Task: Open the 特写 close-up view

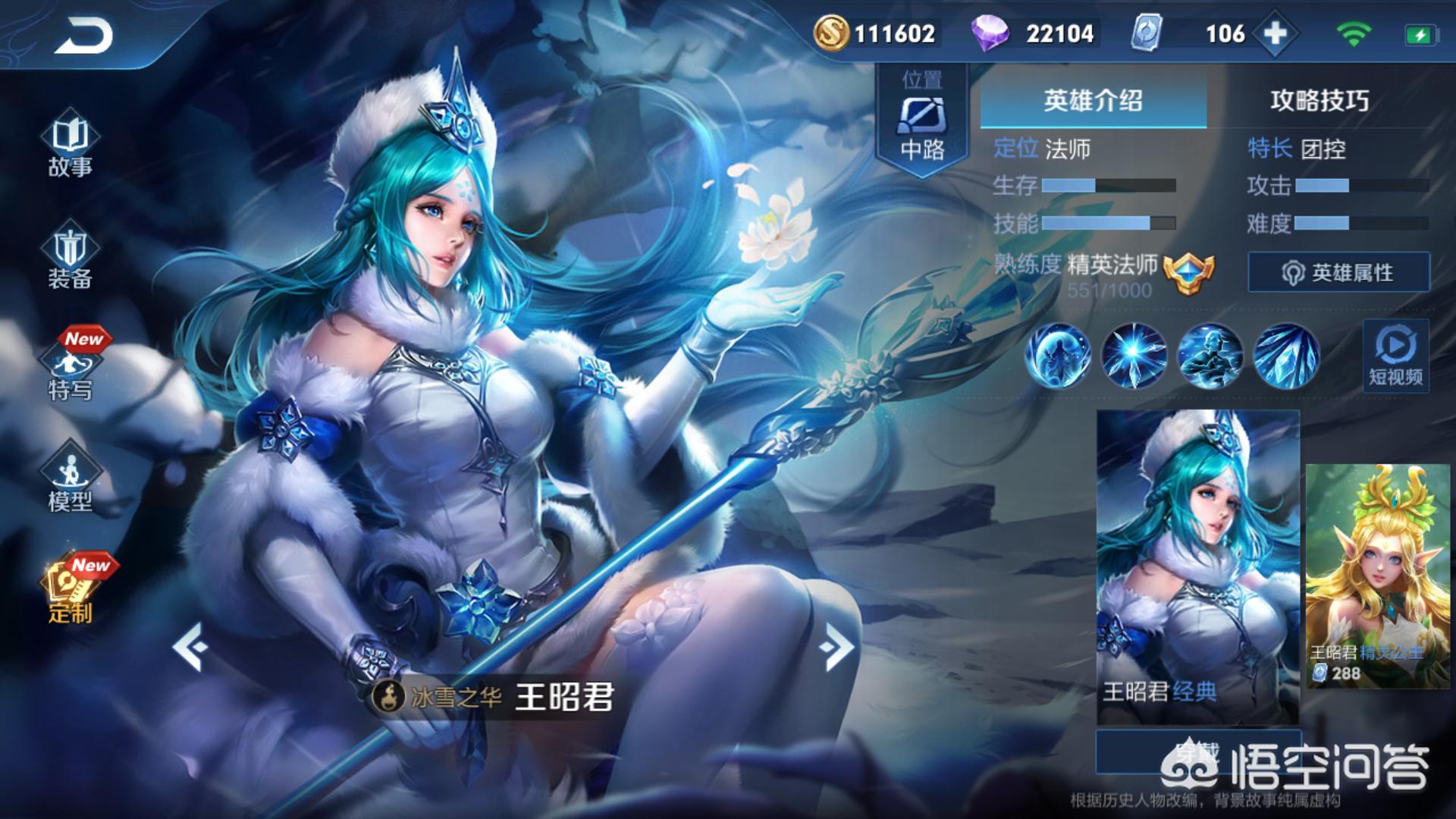Action: tap(70, 369)
